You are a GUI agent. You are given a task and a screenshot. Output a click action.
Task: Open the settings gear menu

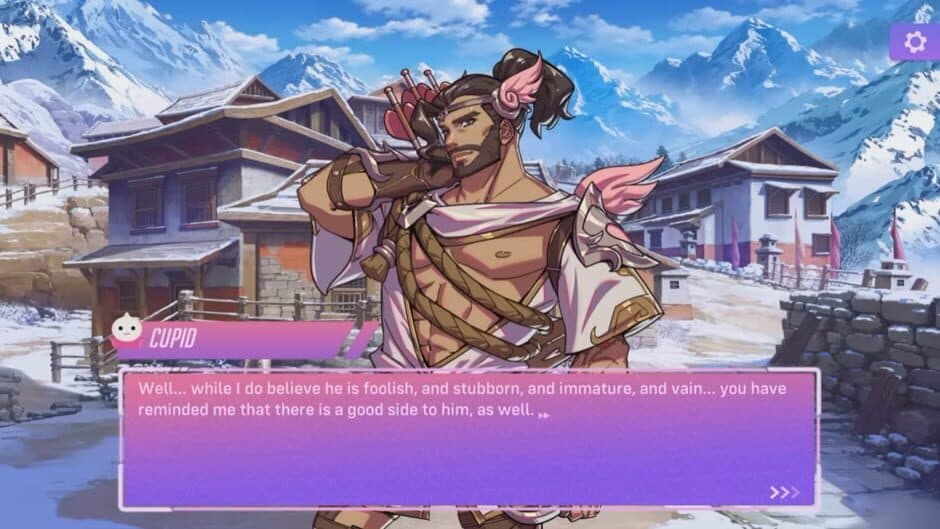tap(914, 42)
